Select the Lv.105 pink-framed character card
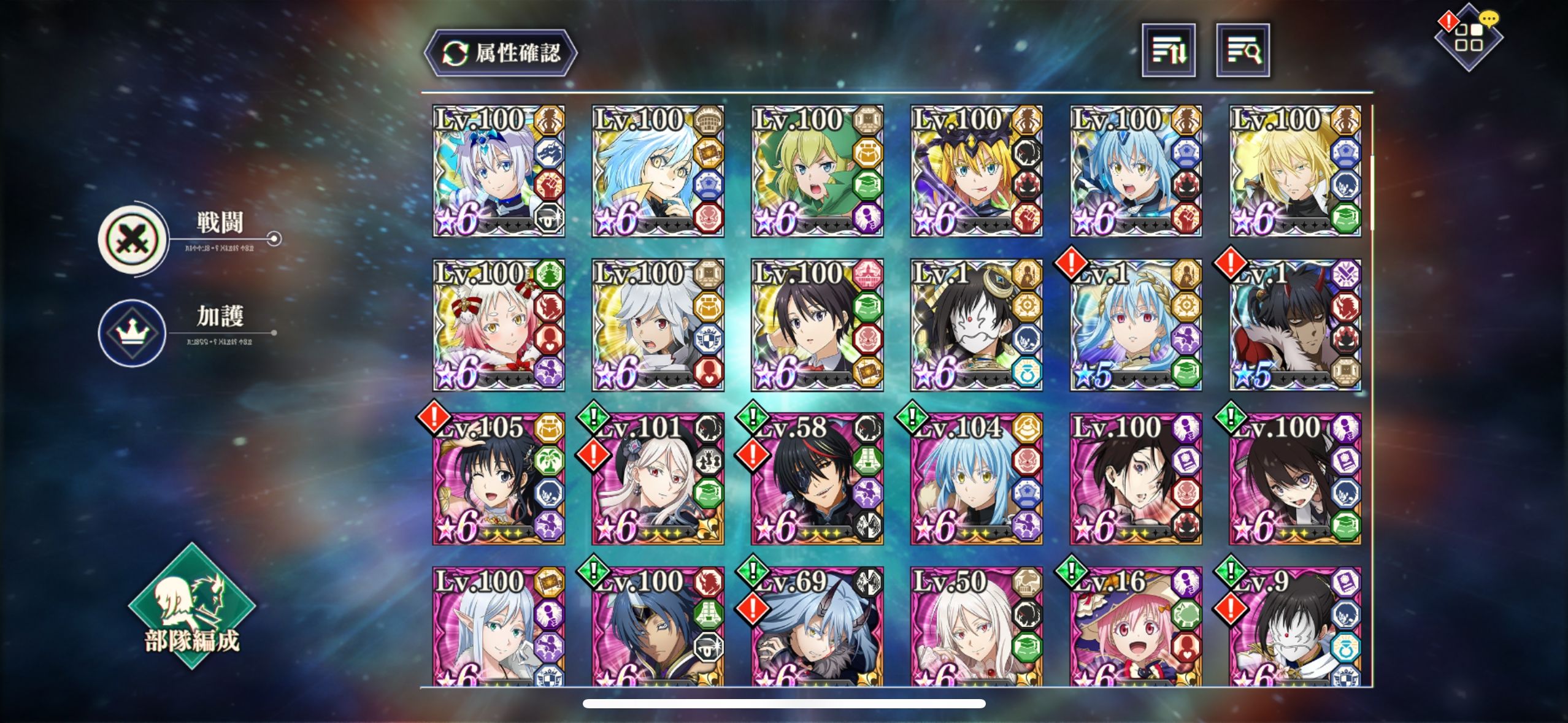 (498, 479)
